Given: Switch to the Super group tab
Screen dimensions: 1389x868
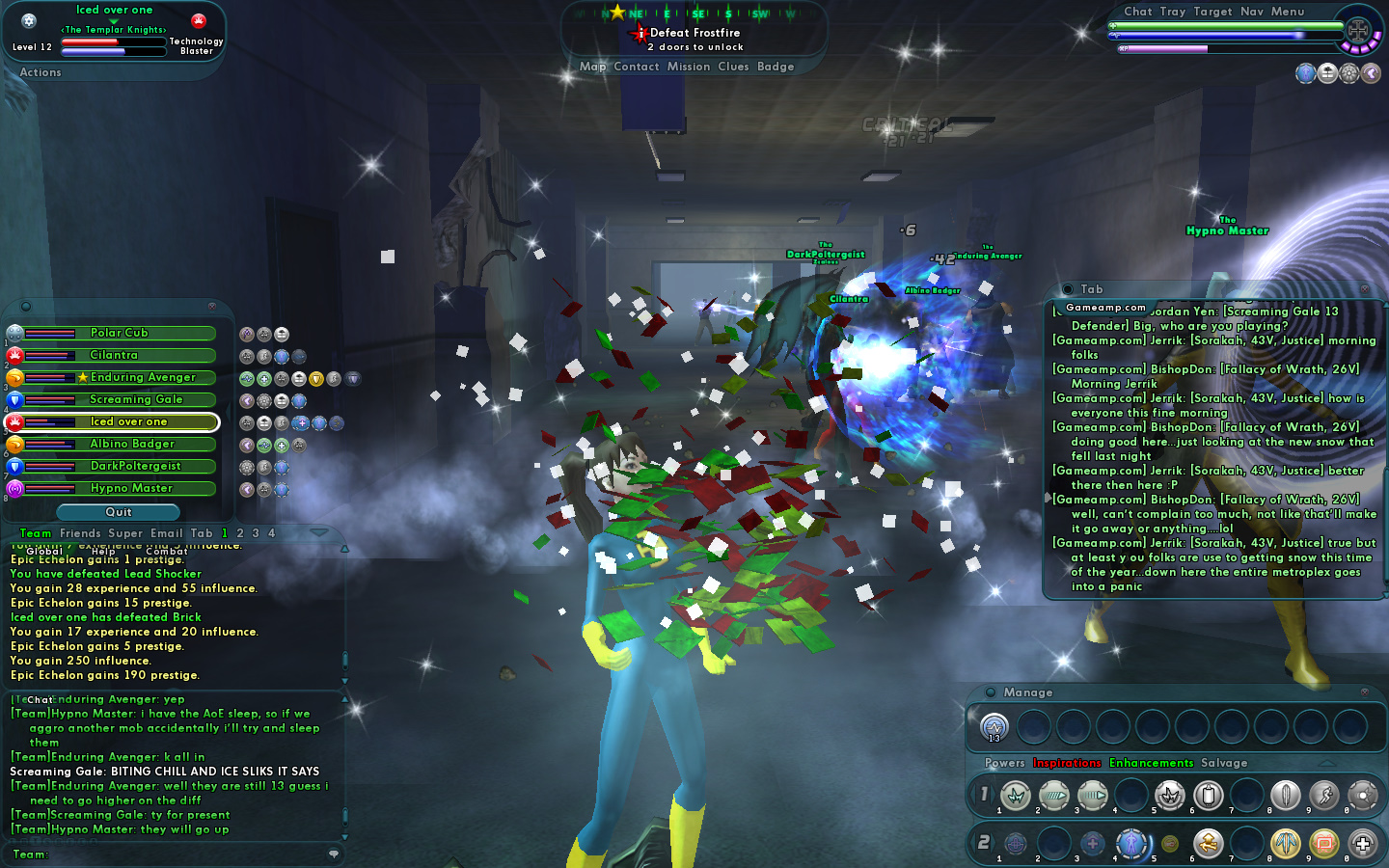Looking at the screenshot, I should (125, 533).
